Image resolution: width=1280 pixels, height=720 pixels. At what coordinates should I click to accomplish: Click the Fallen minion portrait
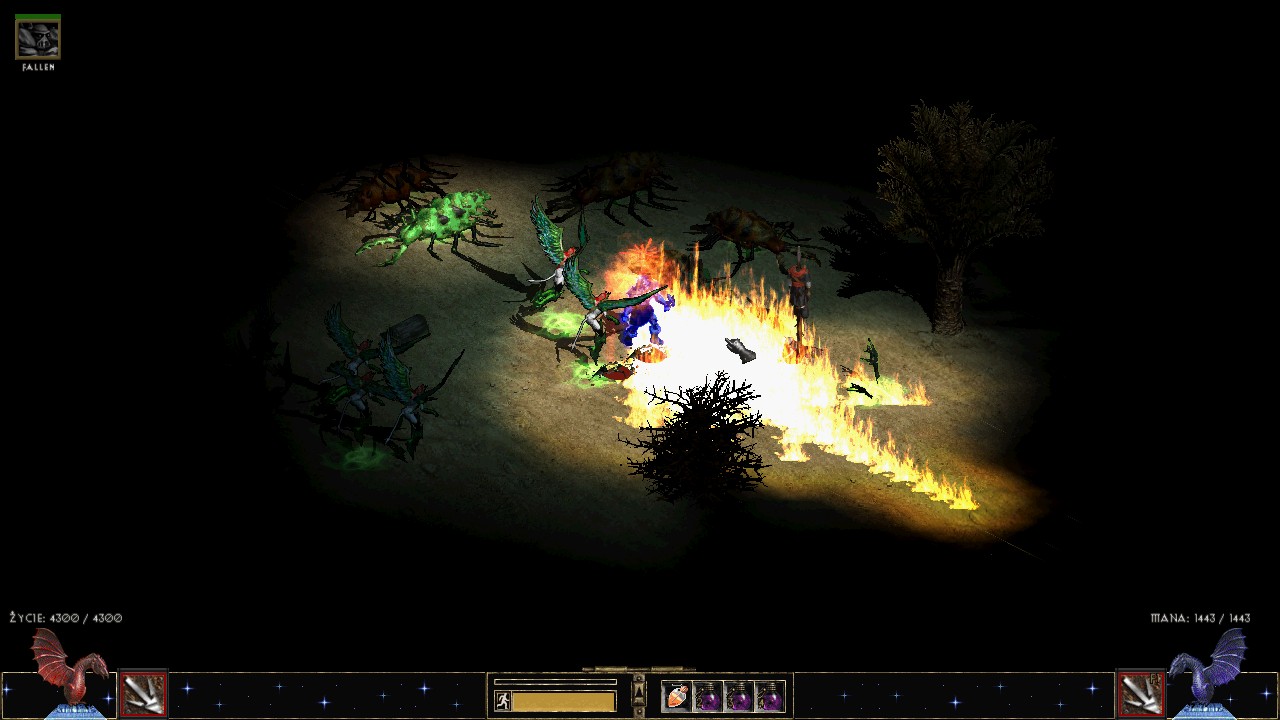click(x=38, y=39)
